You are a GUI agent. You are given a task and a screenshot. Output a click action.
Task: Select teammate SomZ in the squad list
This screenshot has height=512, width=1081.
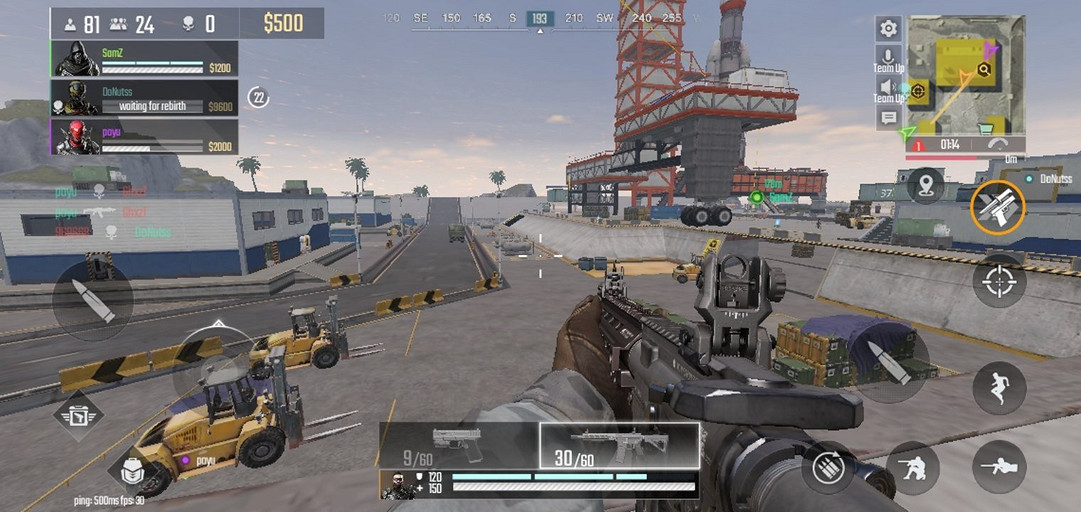tap(144, 59)
